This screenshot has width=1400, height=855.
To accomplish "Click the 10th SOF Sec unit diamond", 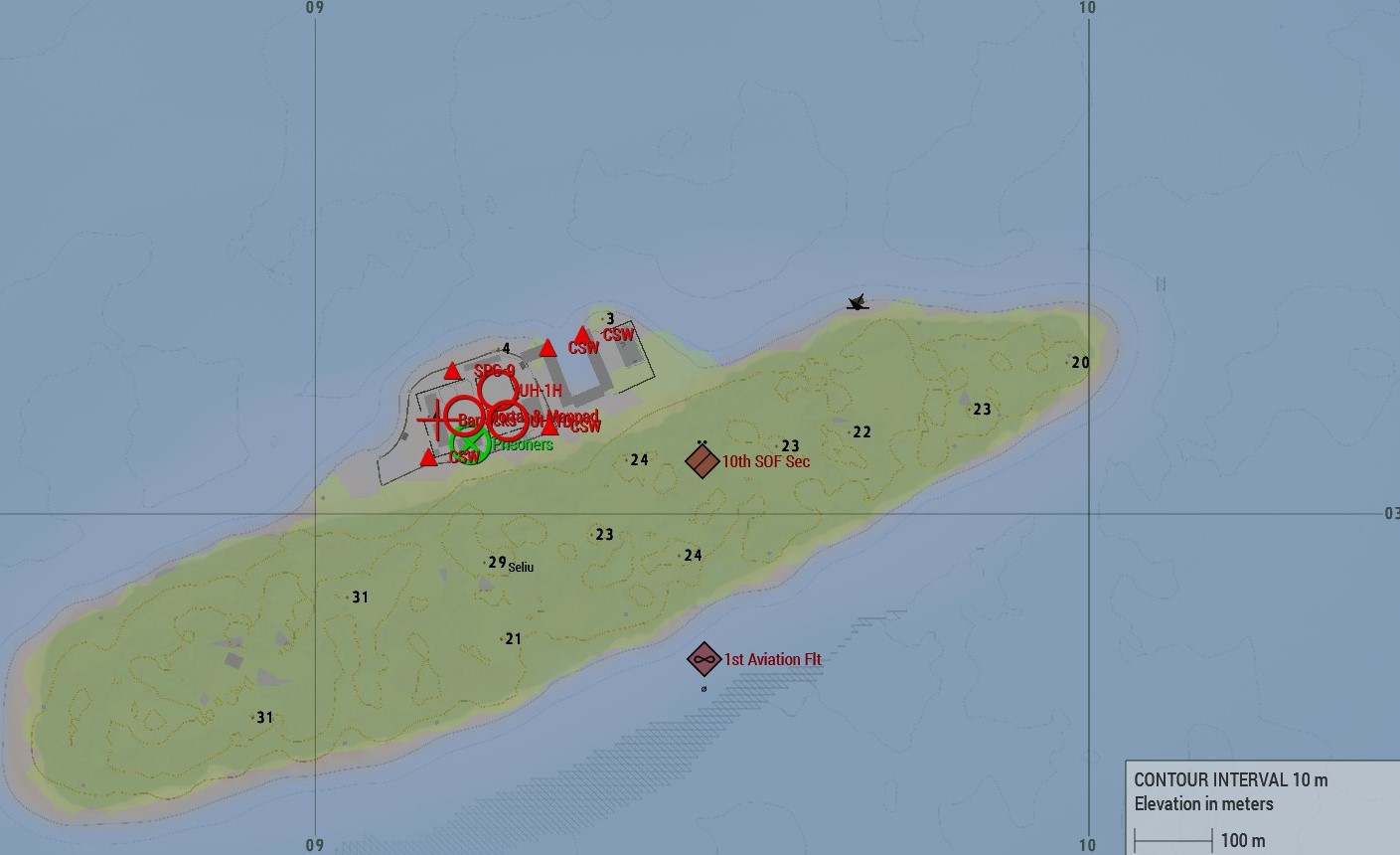I will click(702, 461).
